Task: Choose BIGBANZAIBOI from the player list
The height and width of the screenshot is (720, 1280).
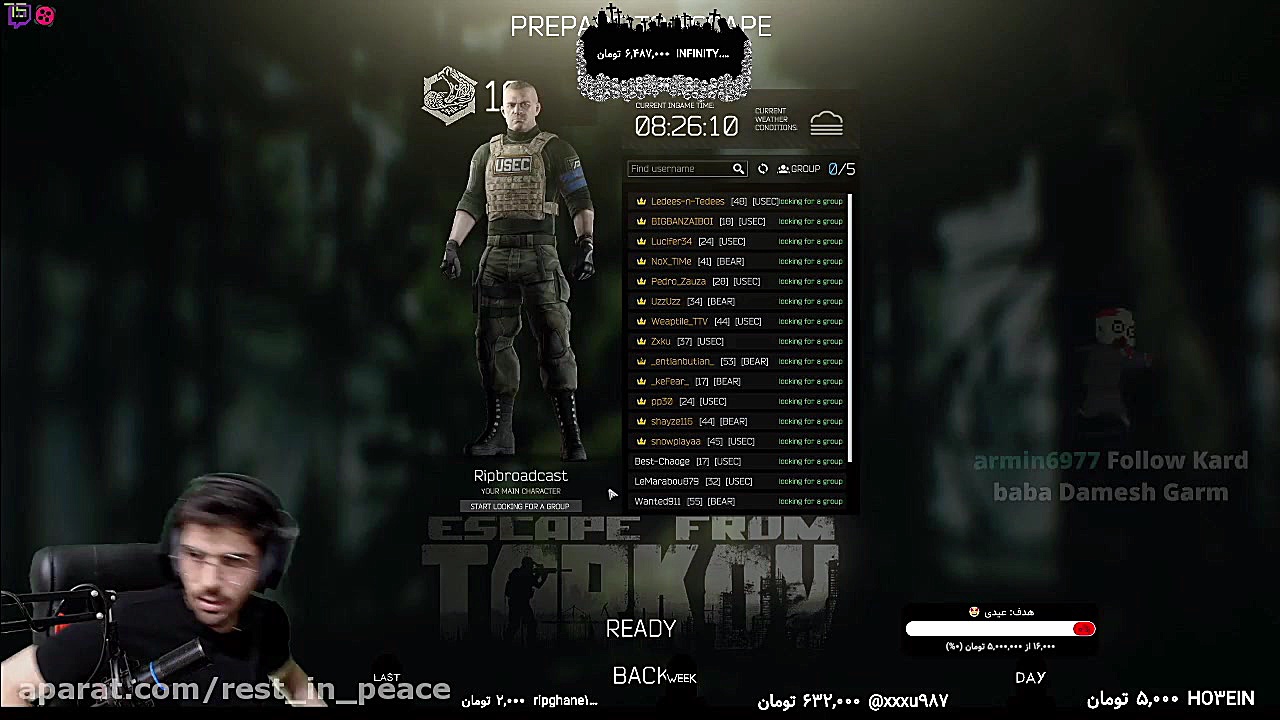Action: coord(681,221)
